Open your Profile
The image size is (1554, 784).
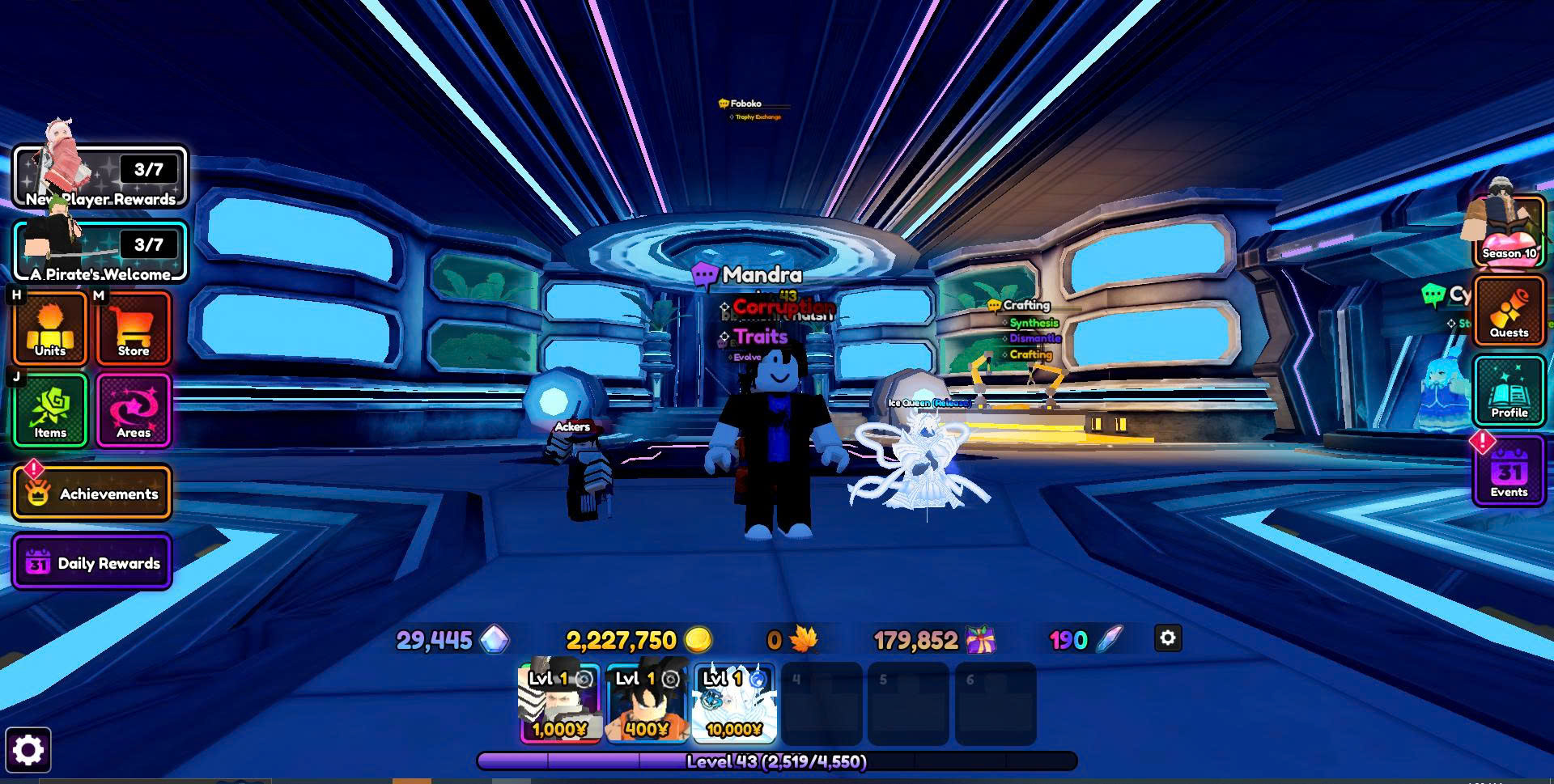(1509, 392)
